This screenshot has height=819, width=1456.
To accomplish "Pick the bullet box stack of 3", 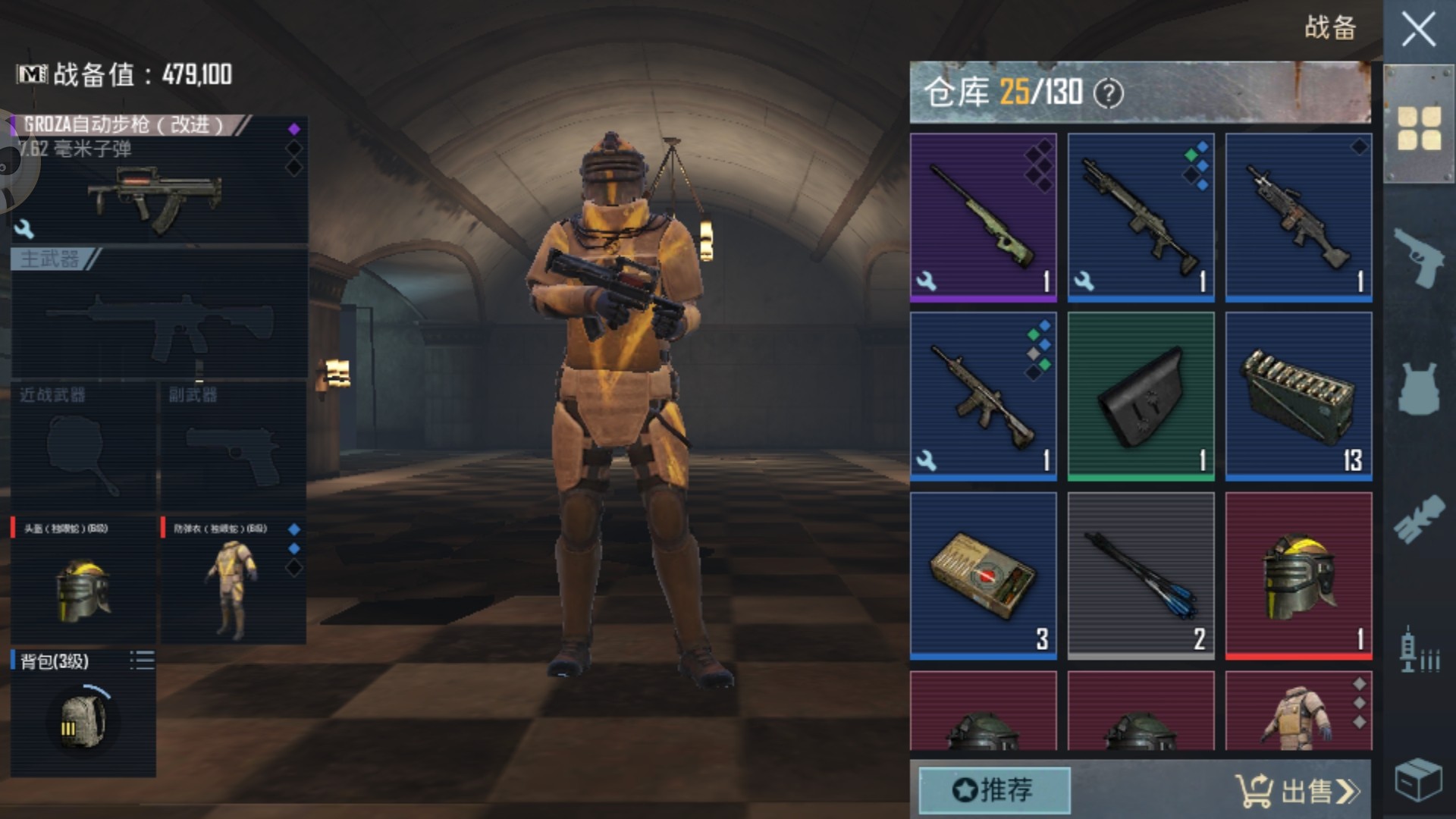I will [983, 576].
